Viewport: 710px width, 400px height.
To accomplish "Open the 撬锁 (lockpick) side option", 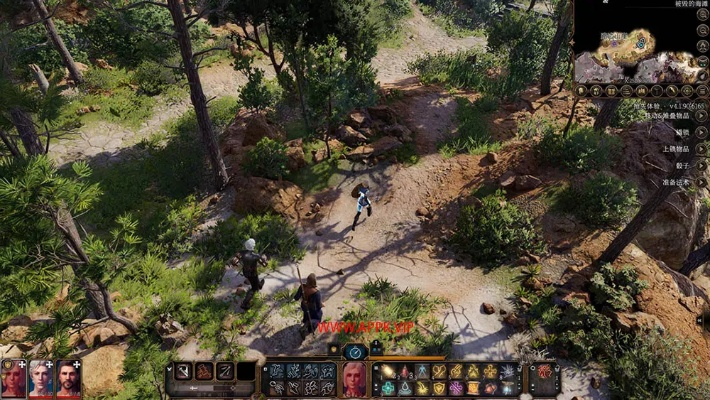I will [x=682, y=132].
